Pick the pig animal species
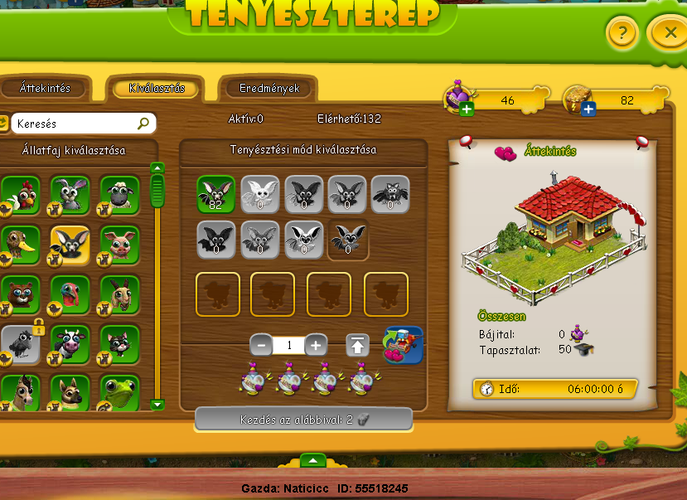This screenshot has height=500, width=687. point(121,245)
